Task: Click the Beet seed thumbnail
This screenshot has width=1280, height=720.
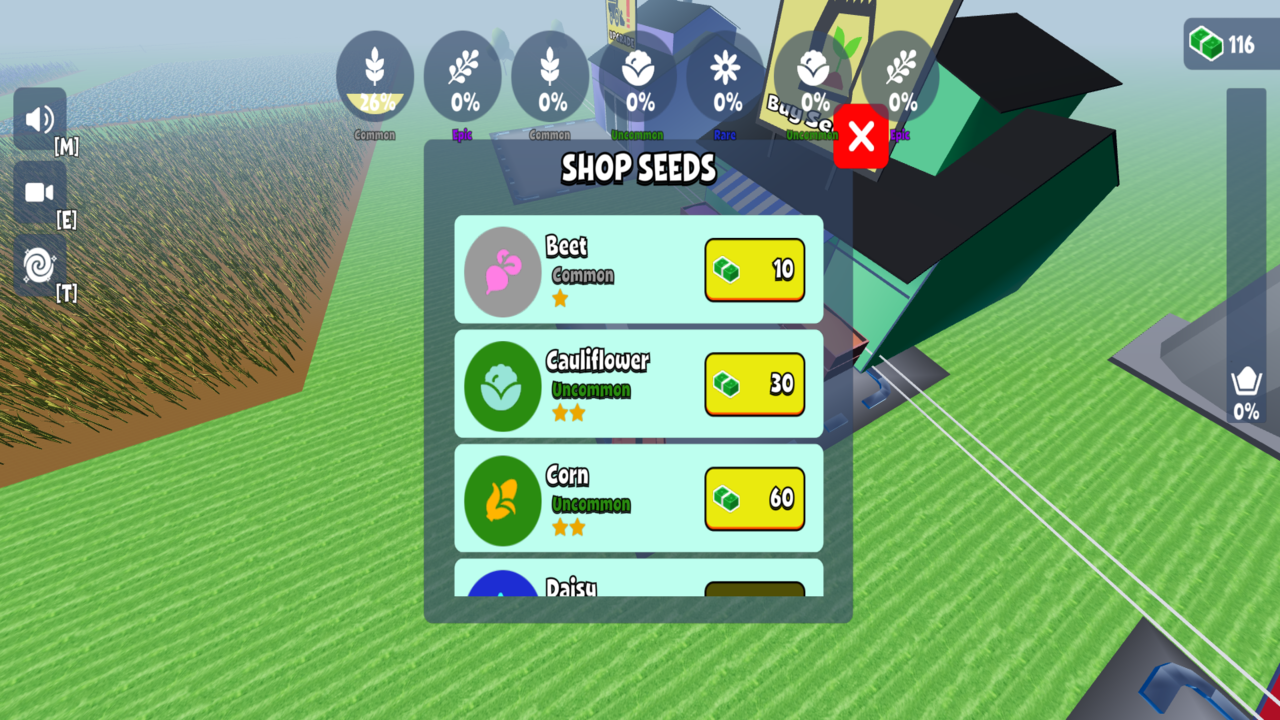Action: pyautogui.click(x=502, y=271)
